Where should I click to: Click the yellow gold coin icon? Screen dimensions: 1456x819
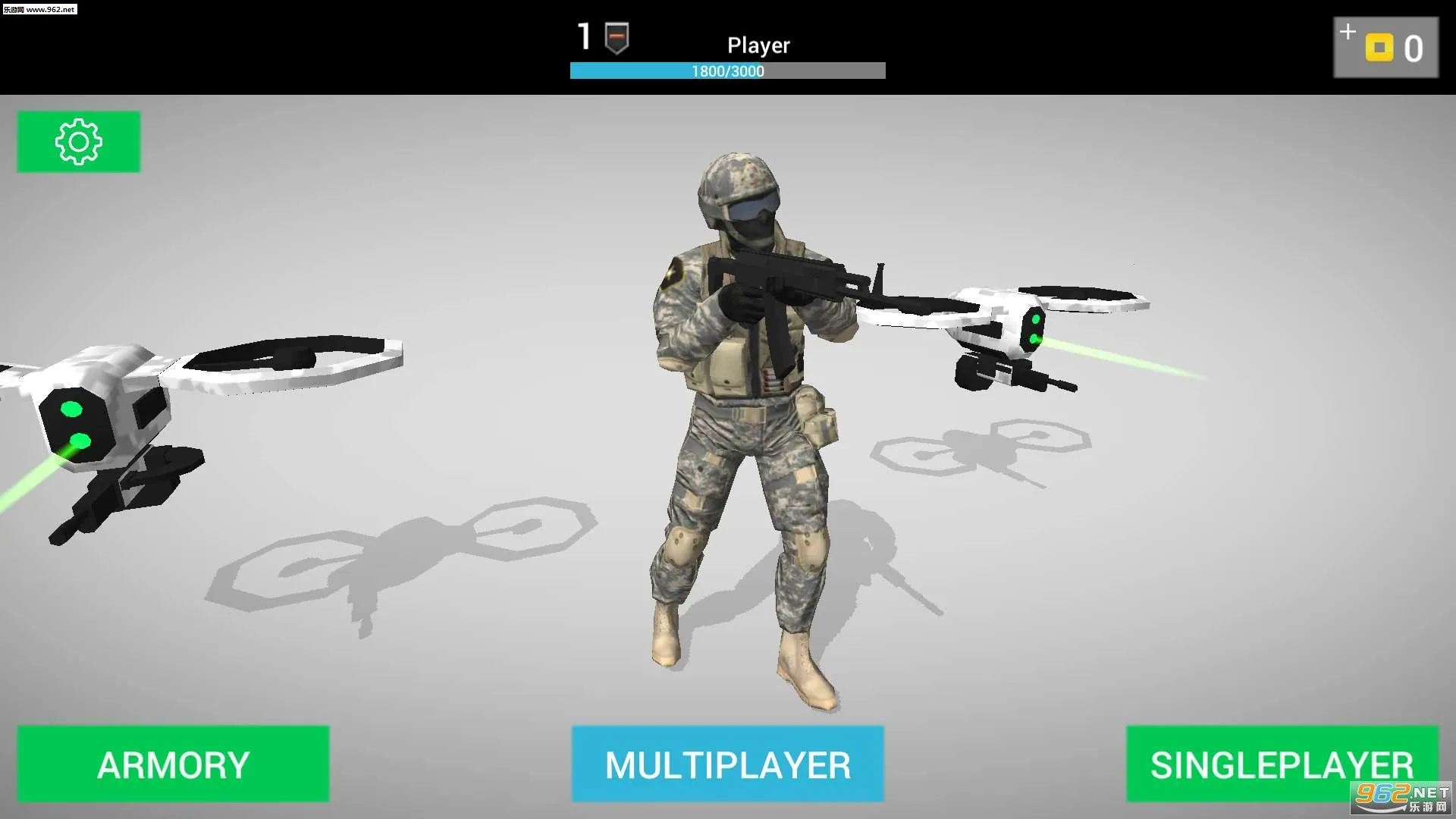tap(1382, 49)
